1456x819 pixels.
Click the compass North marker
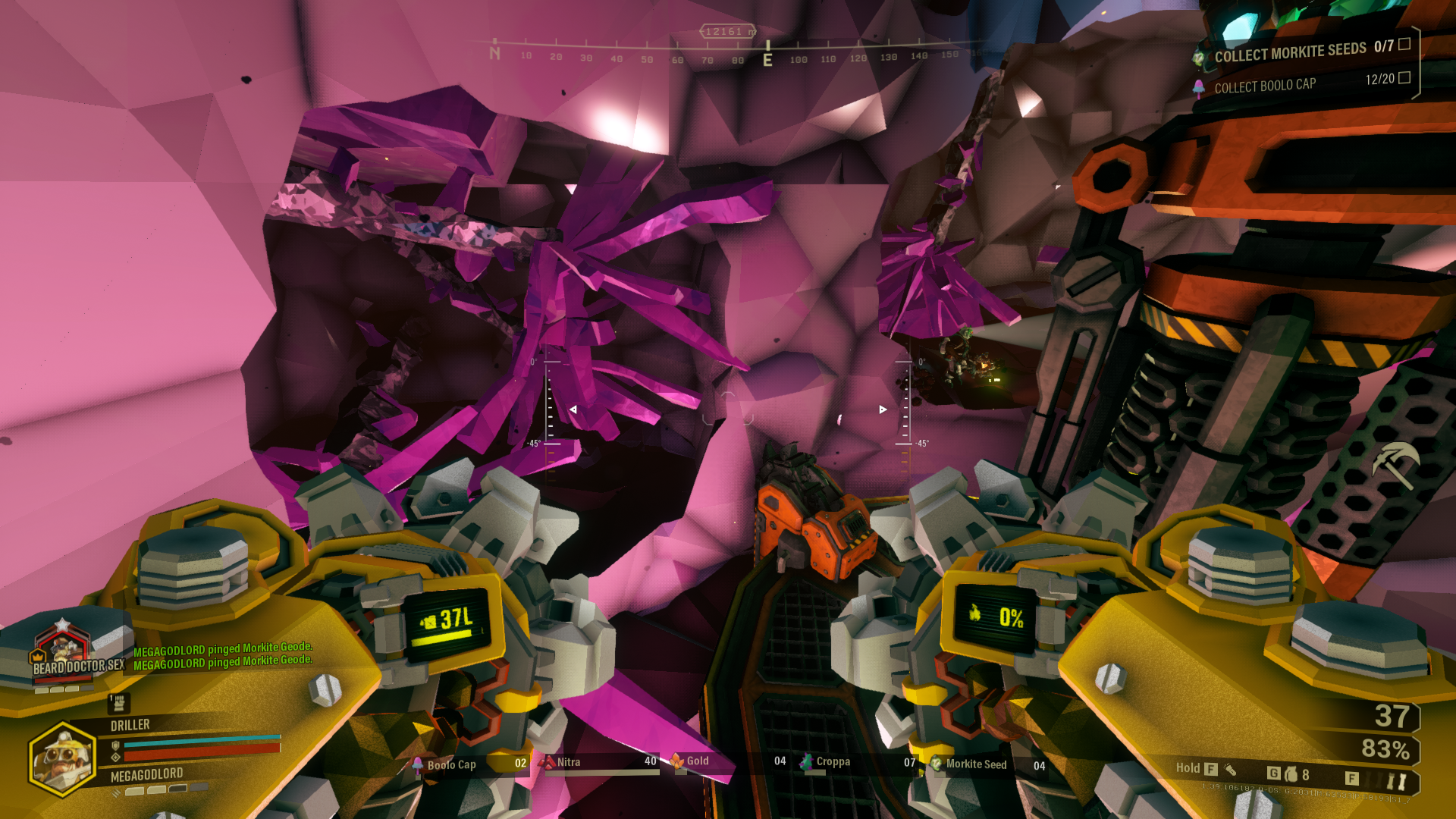495,53
